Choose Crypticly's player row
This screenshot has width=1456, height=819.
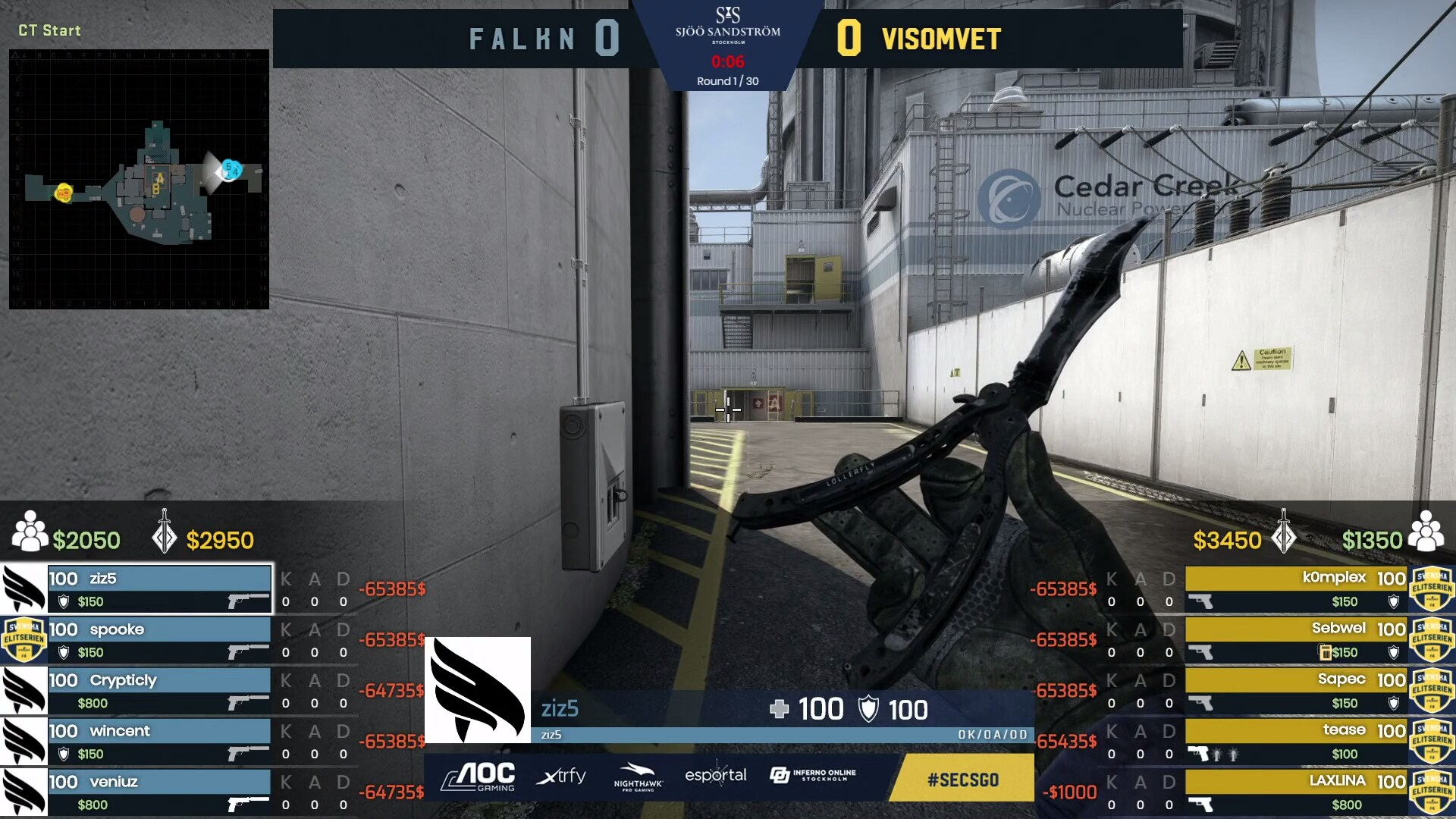159,690
